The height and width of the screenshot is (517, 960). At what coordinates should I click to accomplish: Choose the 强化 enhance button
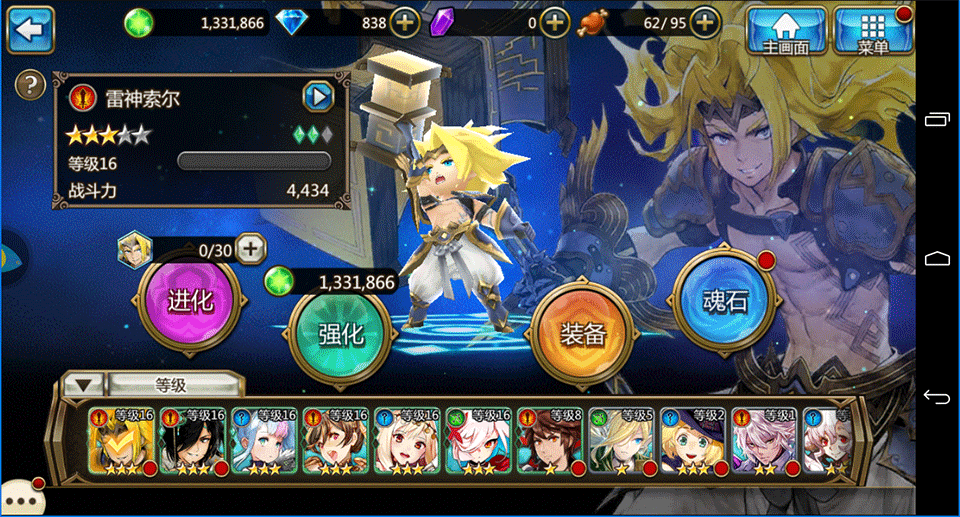339,333
